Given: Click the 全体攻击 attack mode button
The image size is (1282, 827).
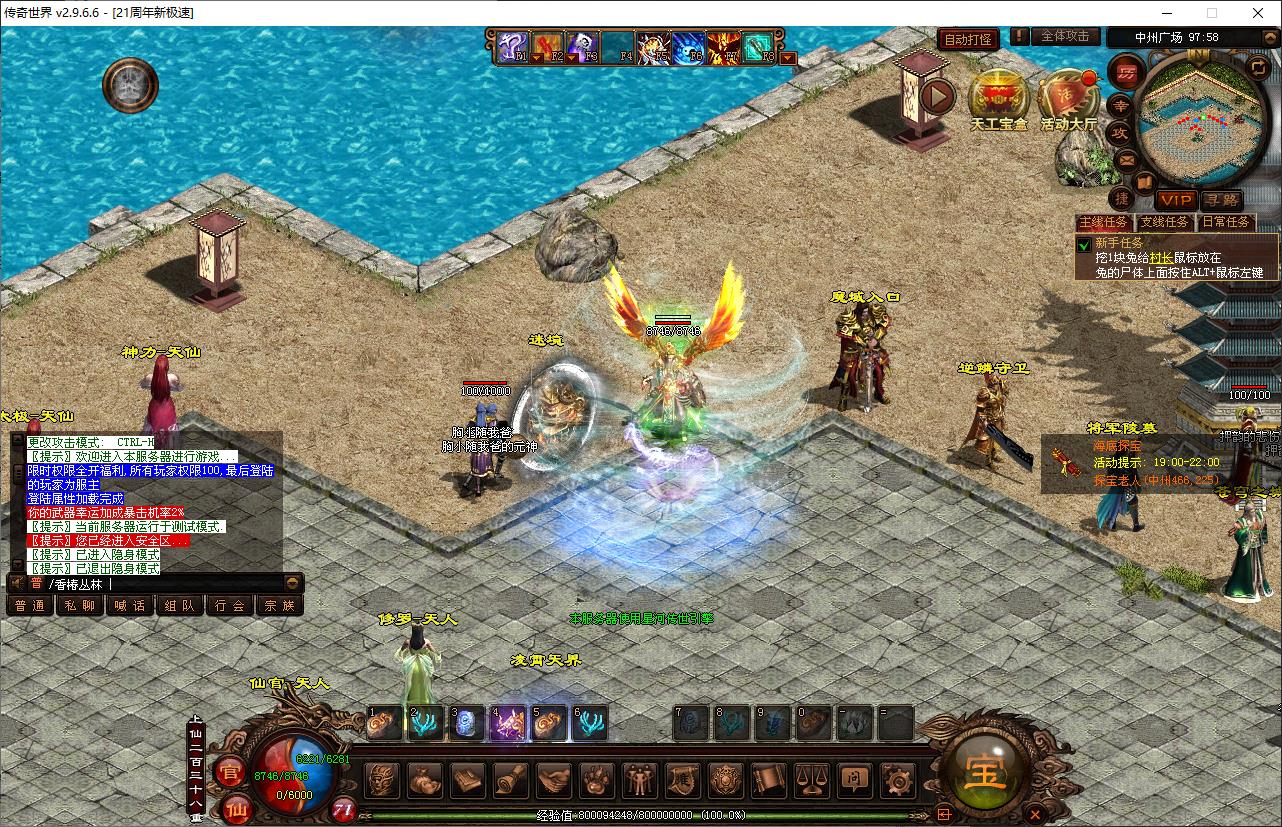Looking at the screenshot, I should (1065, 37).
